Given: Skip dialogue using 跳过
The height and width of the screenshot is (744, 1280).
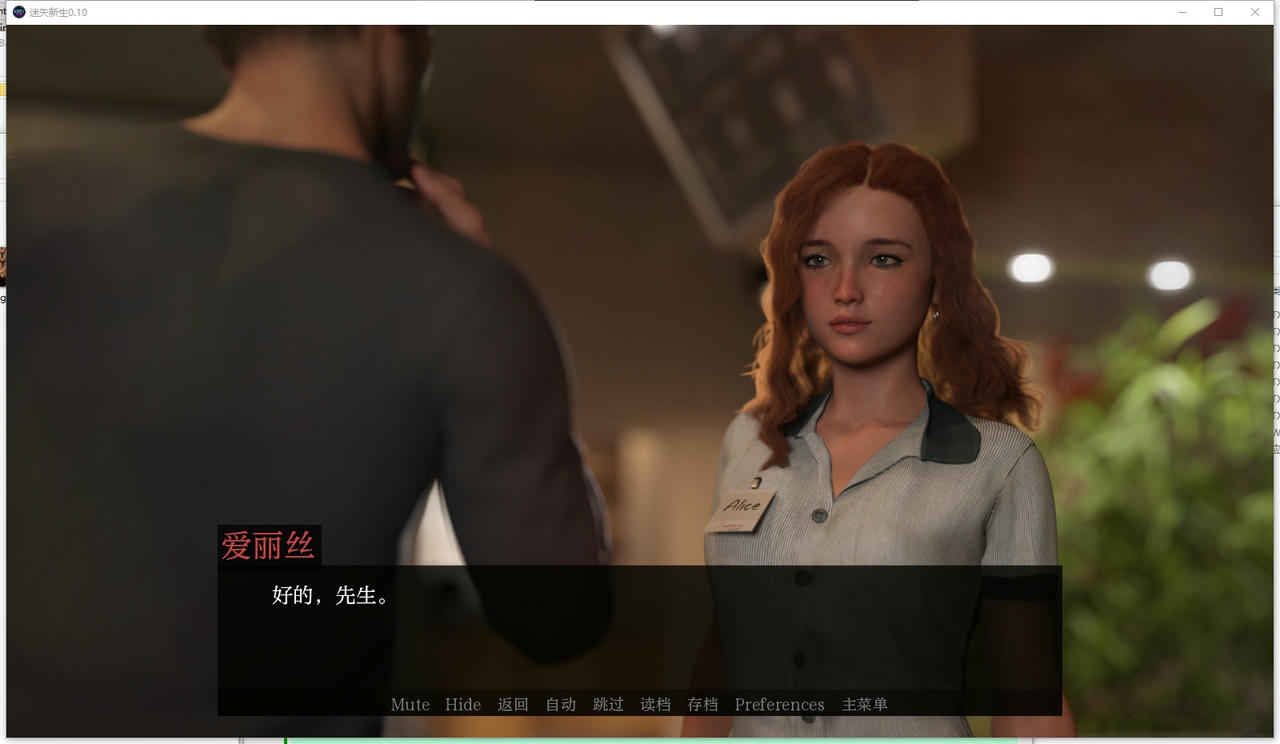Looking at the screenshot, I should coord(608,704).
